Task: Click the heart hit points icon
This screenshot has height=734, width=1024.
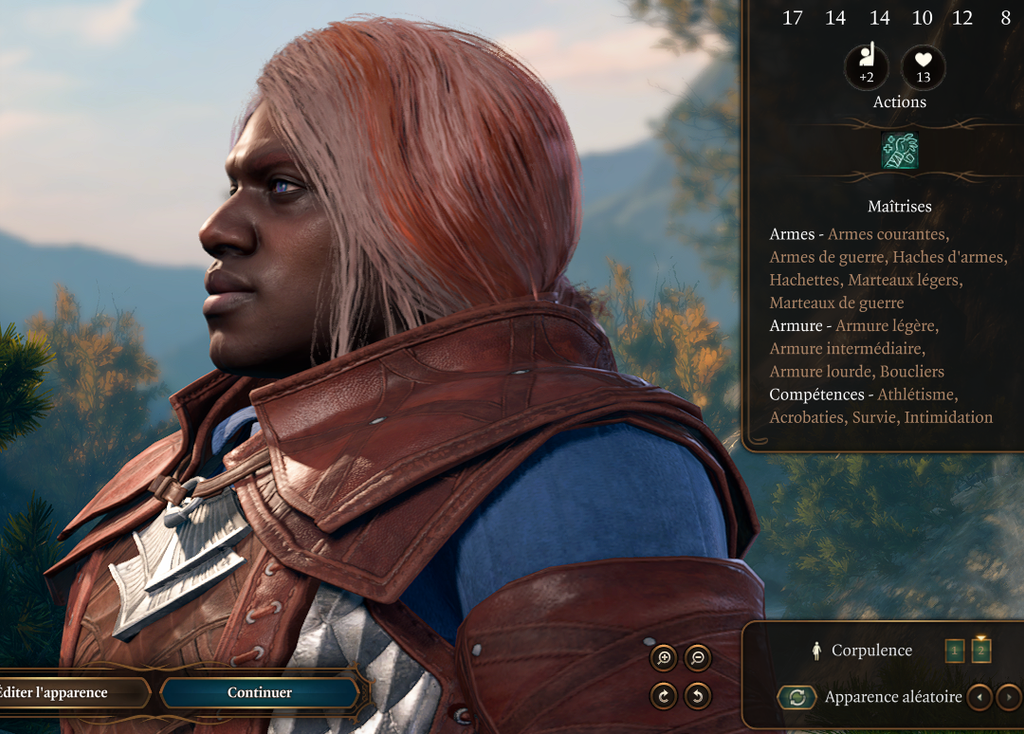Action: [x=923, y=66]
